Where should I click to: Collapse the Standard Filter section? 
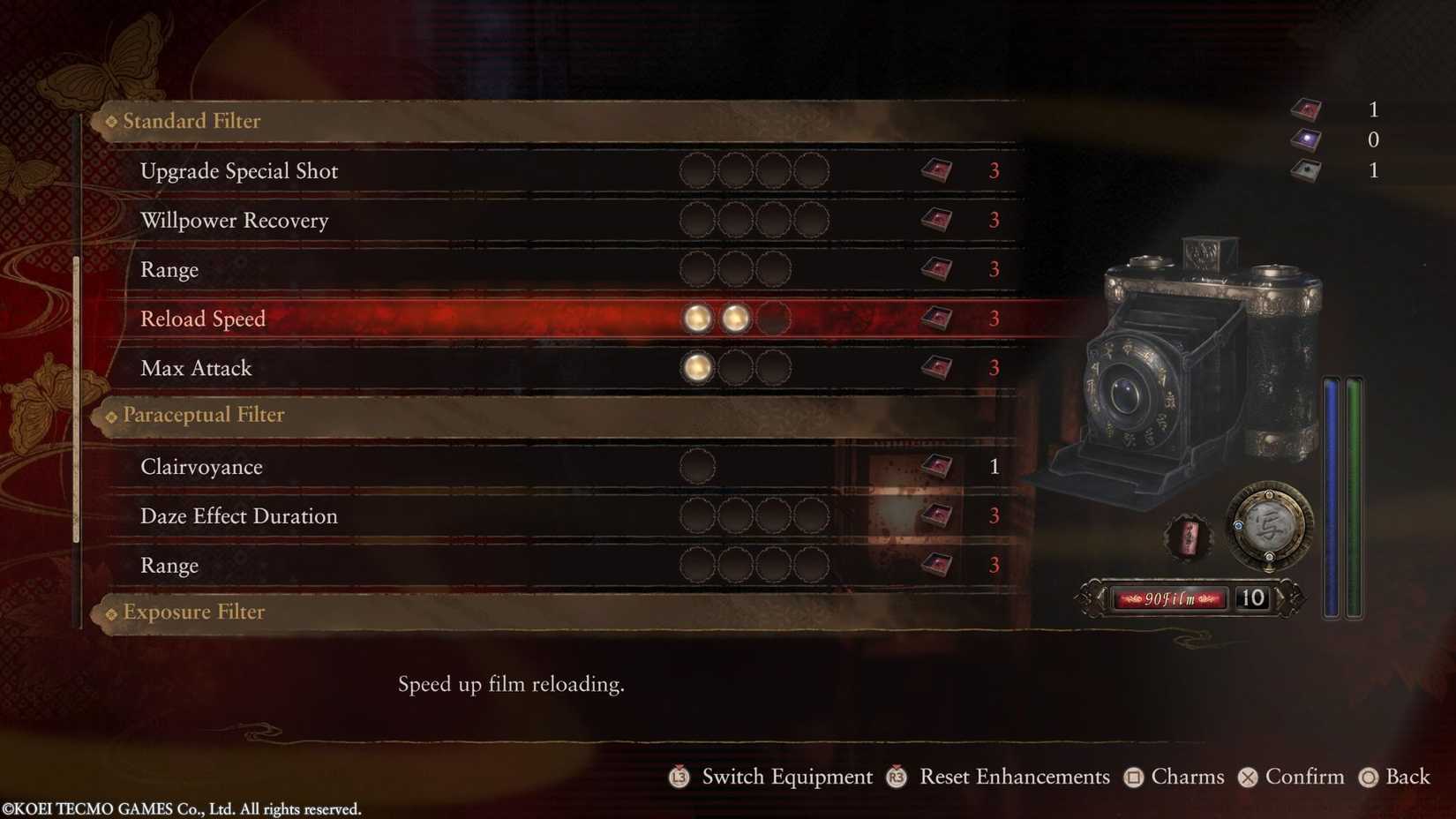pyautogui.click(x=190, y=121)
